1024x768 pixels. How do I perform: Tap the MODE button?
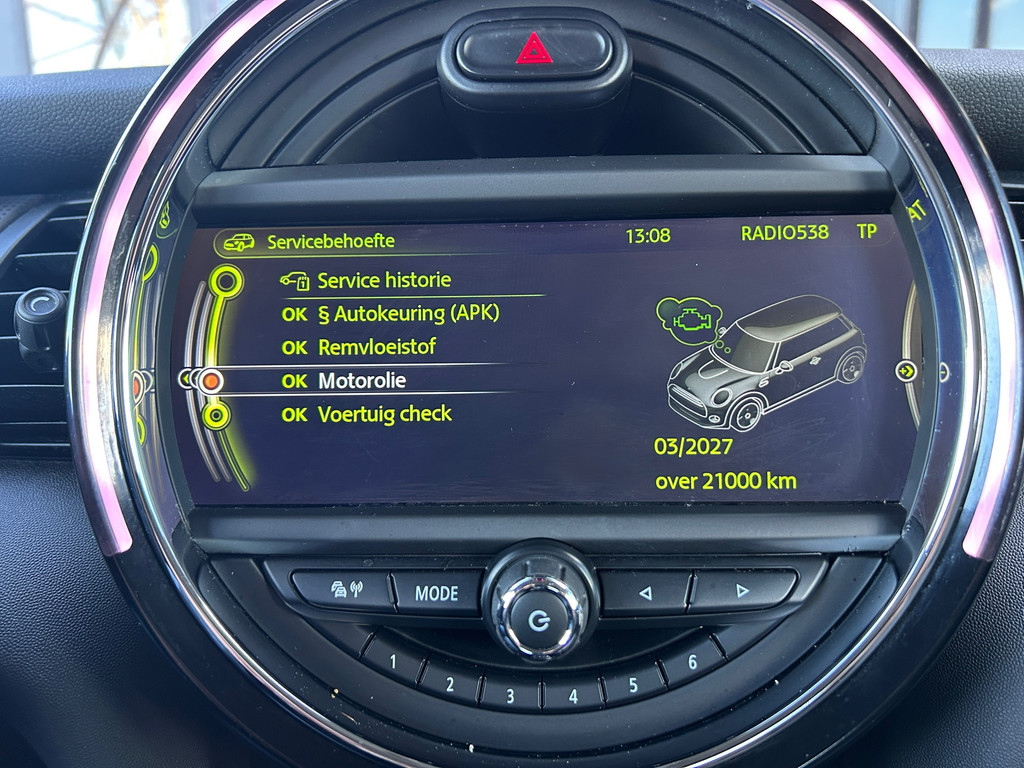[436, 593]
